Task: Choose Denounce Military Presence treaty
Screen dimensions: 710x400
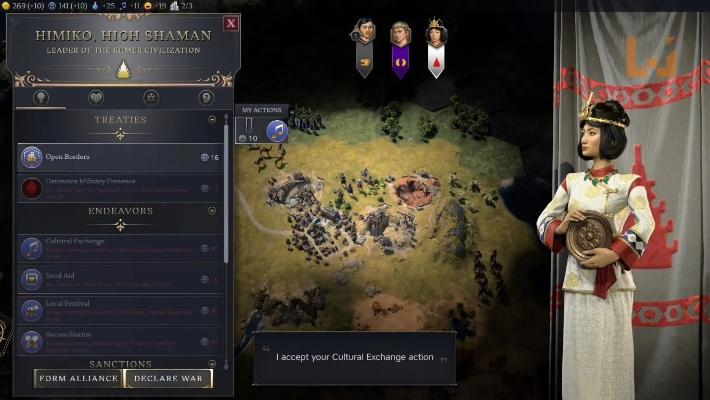Action: click(120, 187)
